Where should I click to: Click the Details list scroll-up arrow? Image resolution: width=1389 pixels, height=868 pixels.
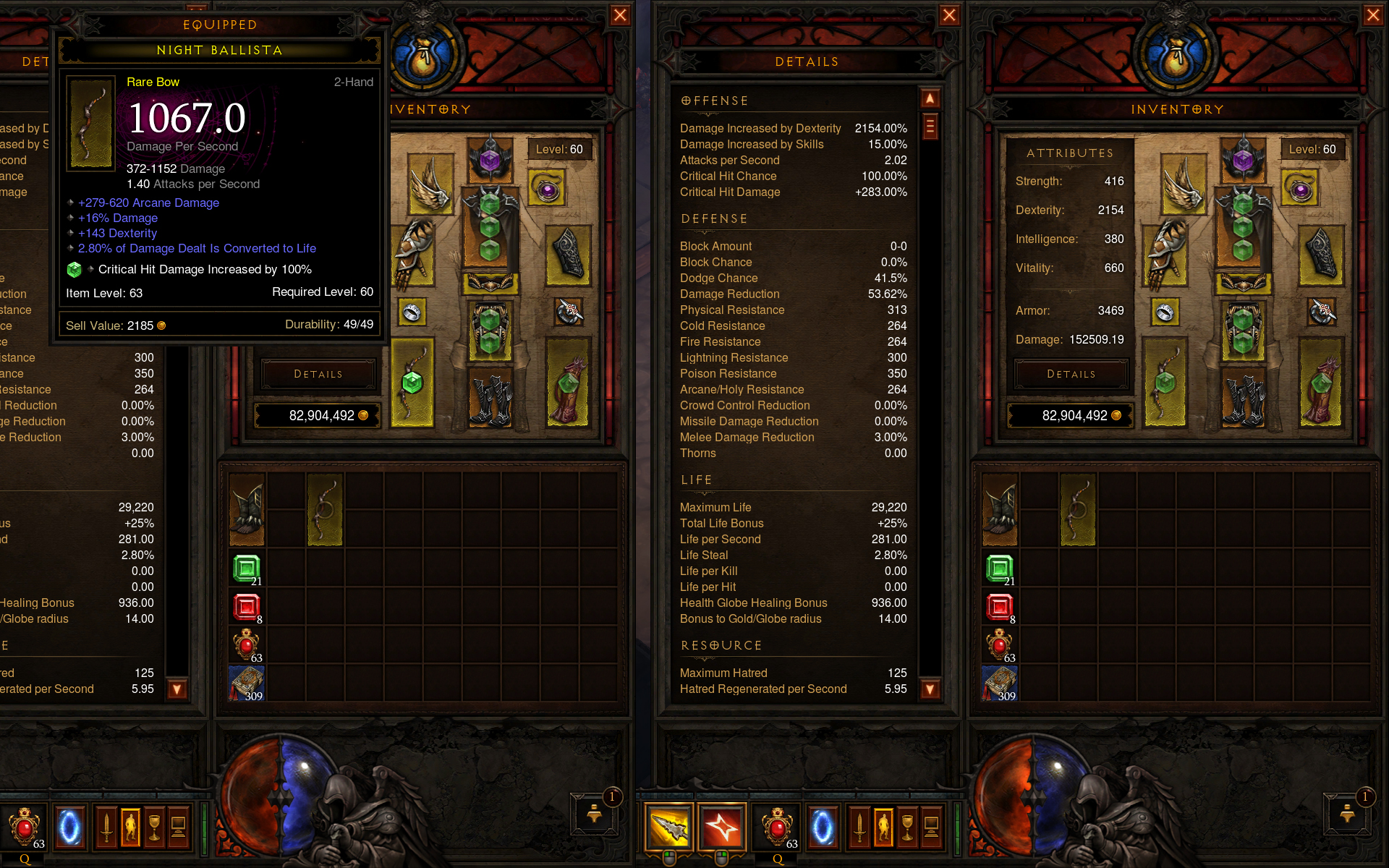[930, 98]
